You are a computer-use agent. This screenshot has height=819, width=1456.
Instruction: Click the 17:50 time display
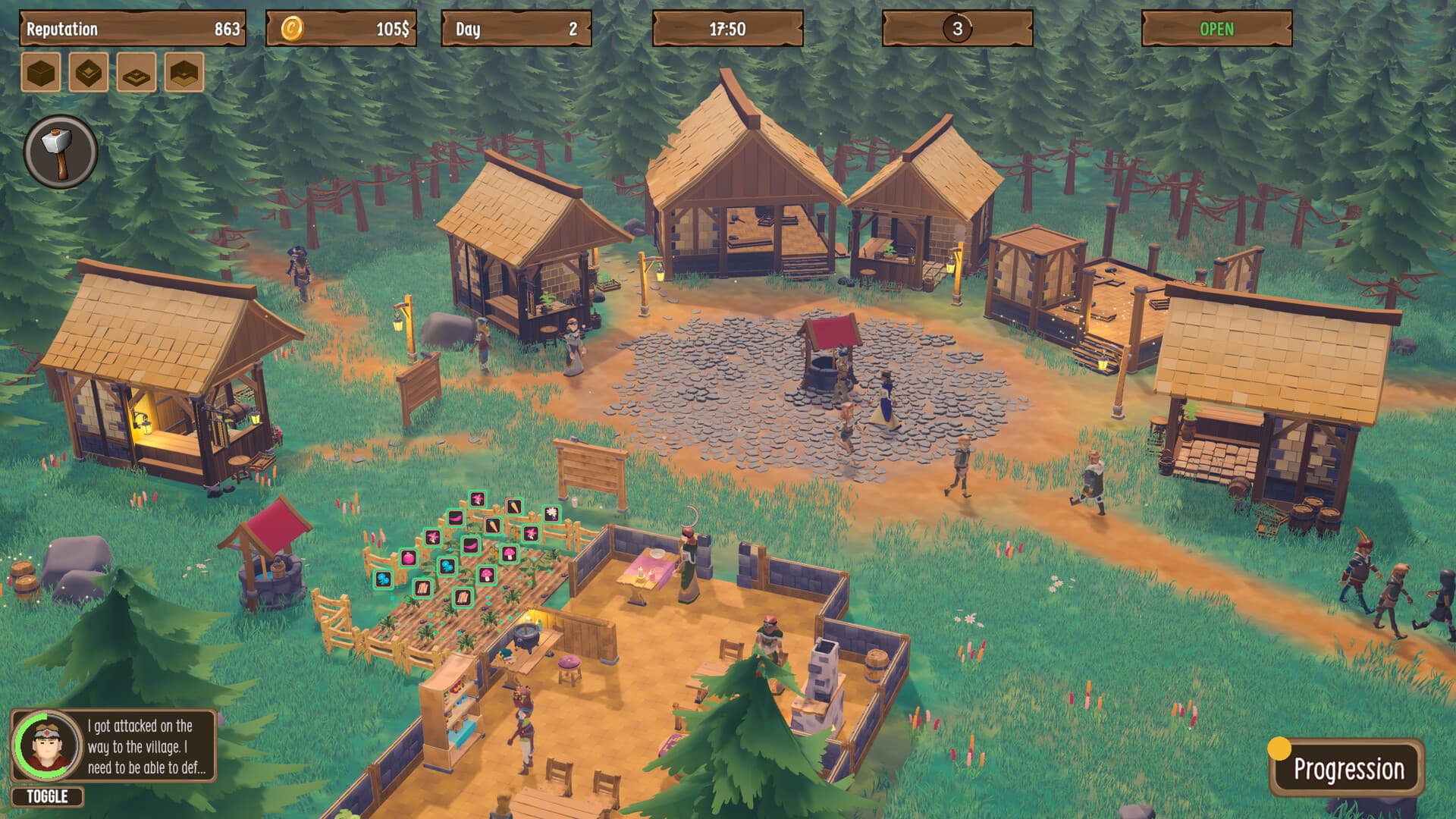point(728,29)
